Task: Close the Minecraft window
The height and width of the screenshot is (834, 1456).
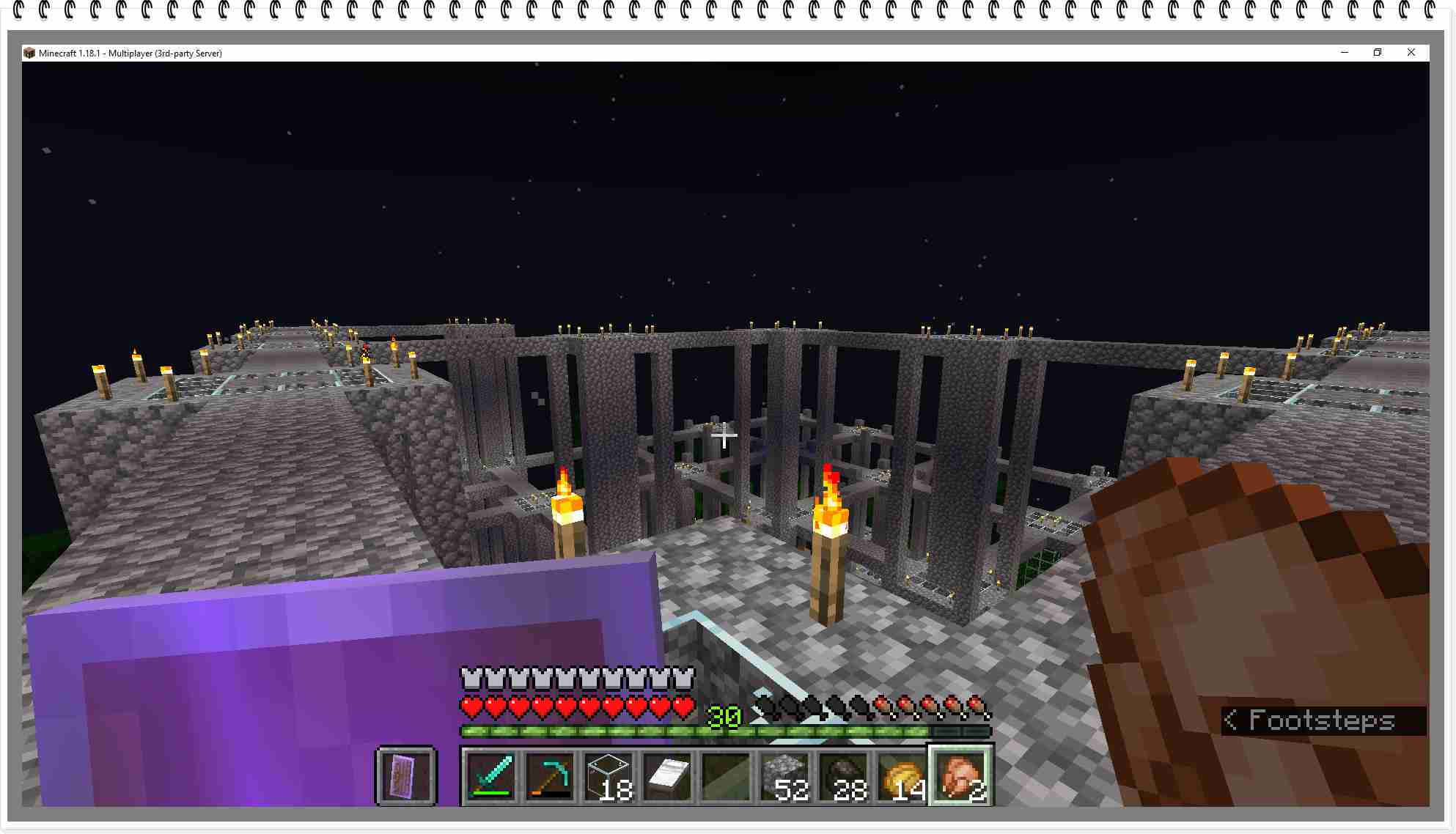Action: click(1411, 53)
